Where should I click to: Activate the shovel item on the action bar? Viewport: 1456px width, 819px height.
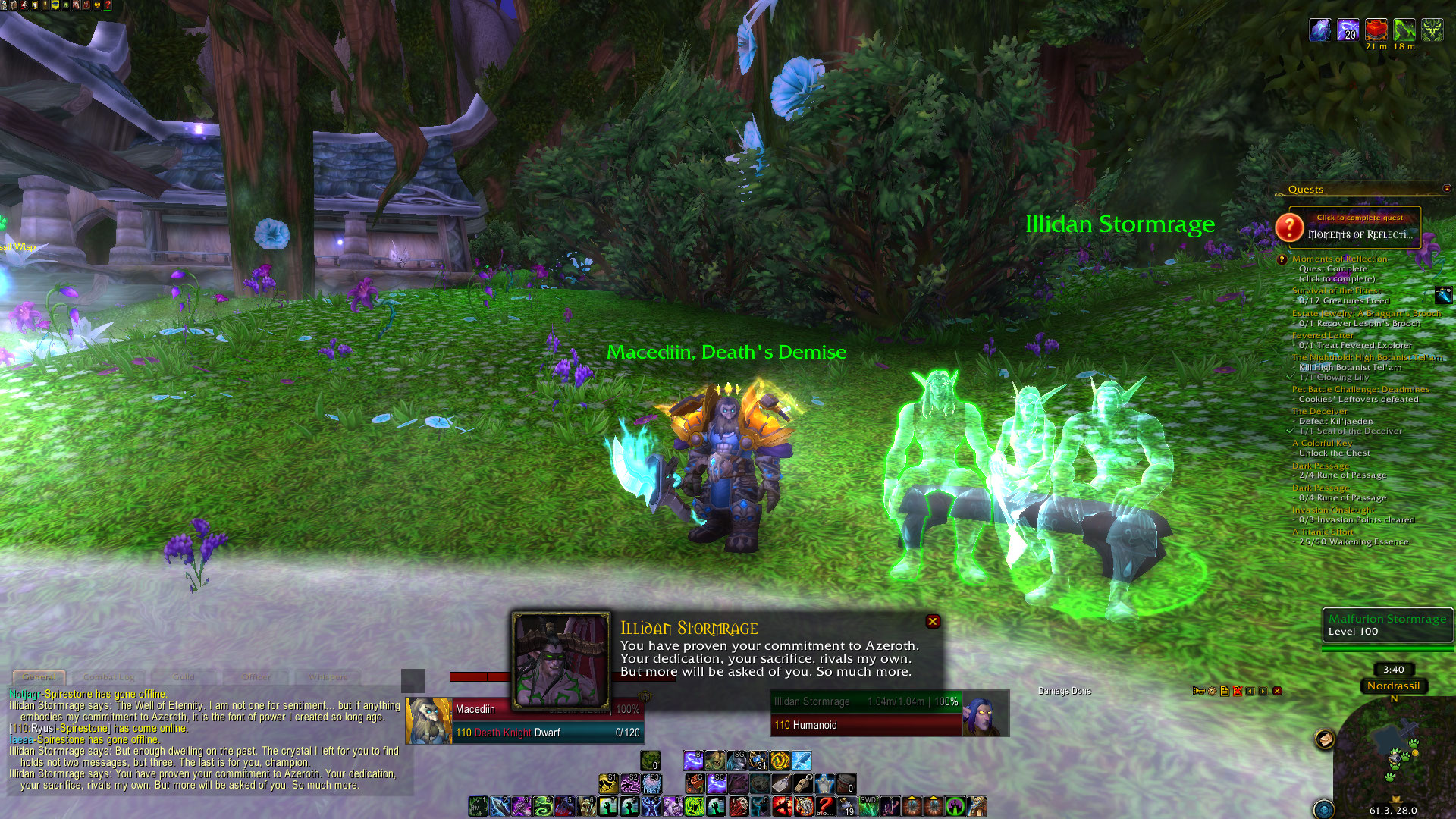(x=781, y=783)
